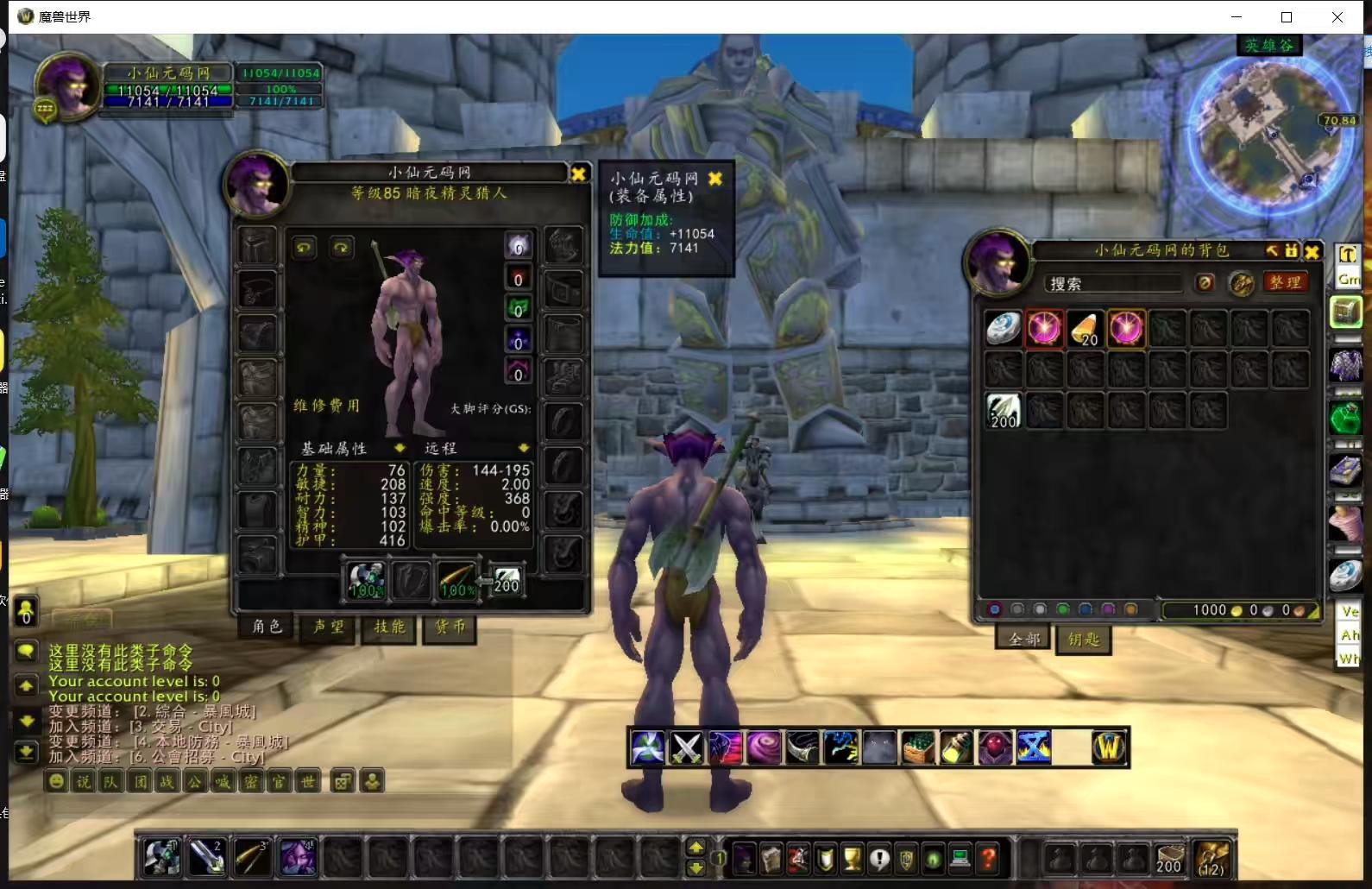Switch to the 声望 reputation tab

[x=329, y=627]
